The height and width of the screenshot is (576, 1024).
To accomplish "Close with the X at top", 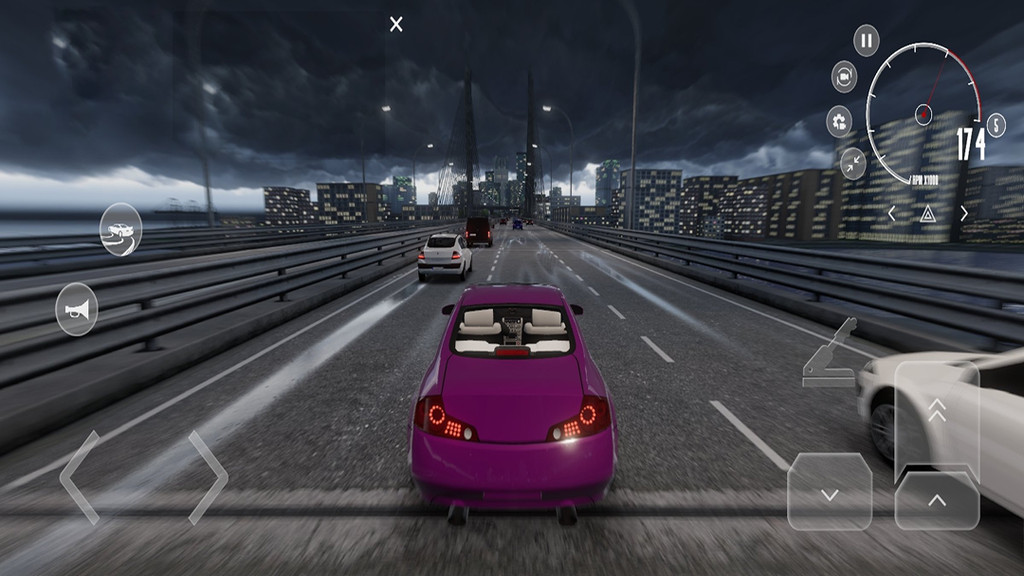I will tap(396, 24).
